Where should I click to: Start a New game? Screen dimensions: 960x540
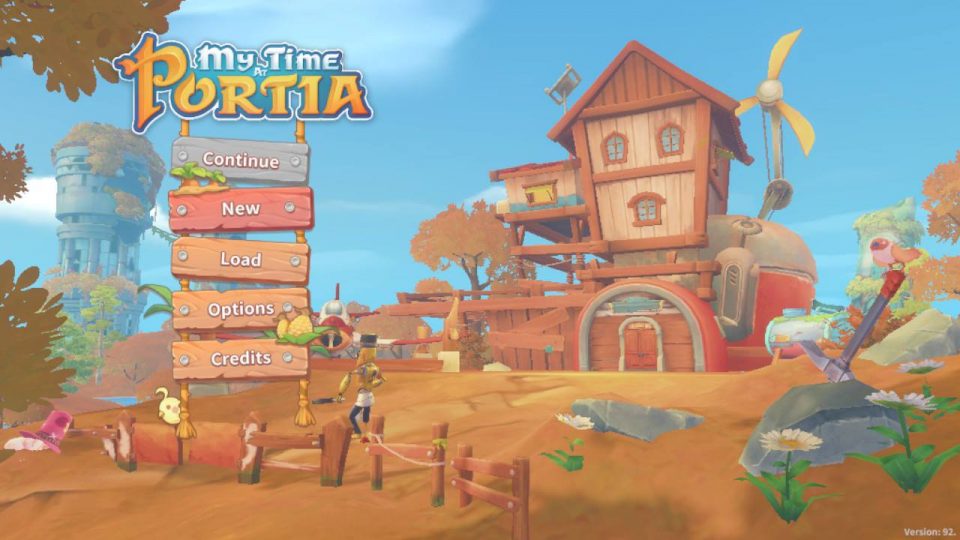pyautogui.click(x=240, y=209)
